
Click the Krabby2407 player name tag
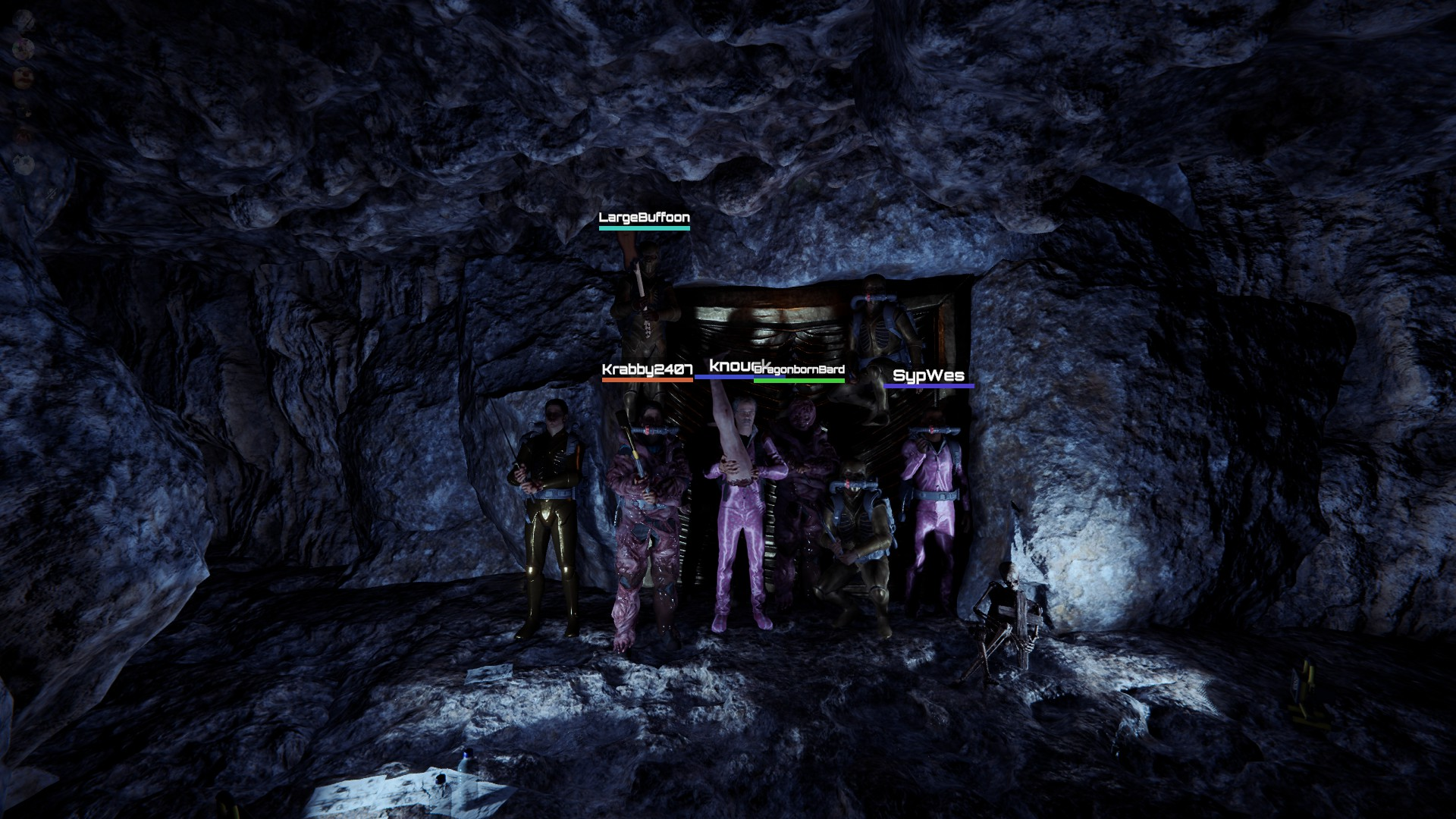click(x=647, y=370)
